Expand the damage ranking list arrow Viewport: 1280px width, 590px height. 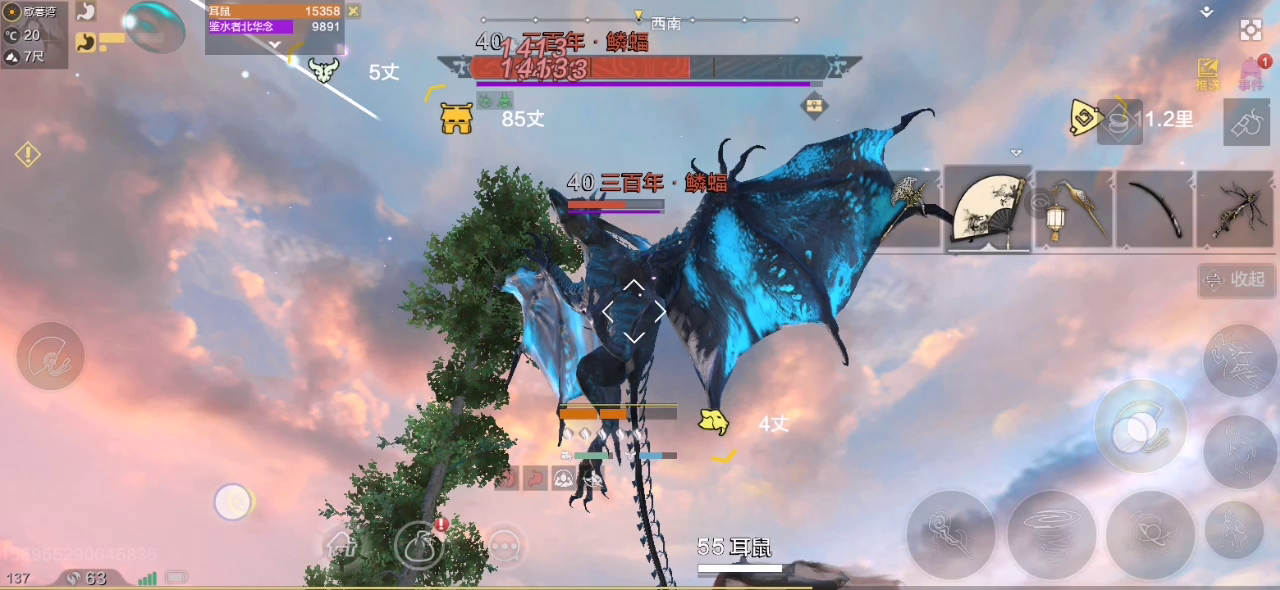click(275, 44)
